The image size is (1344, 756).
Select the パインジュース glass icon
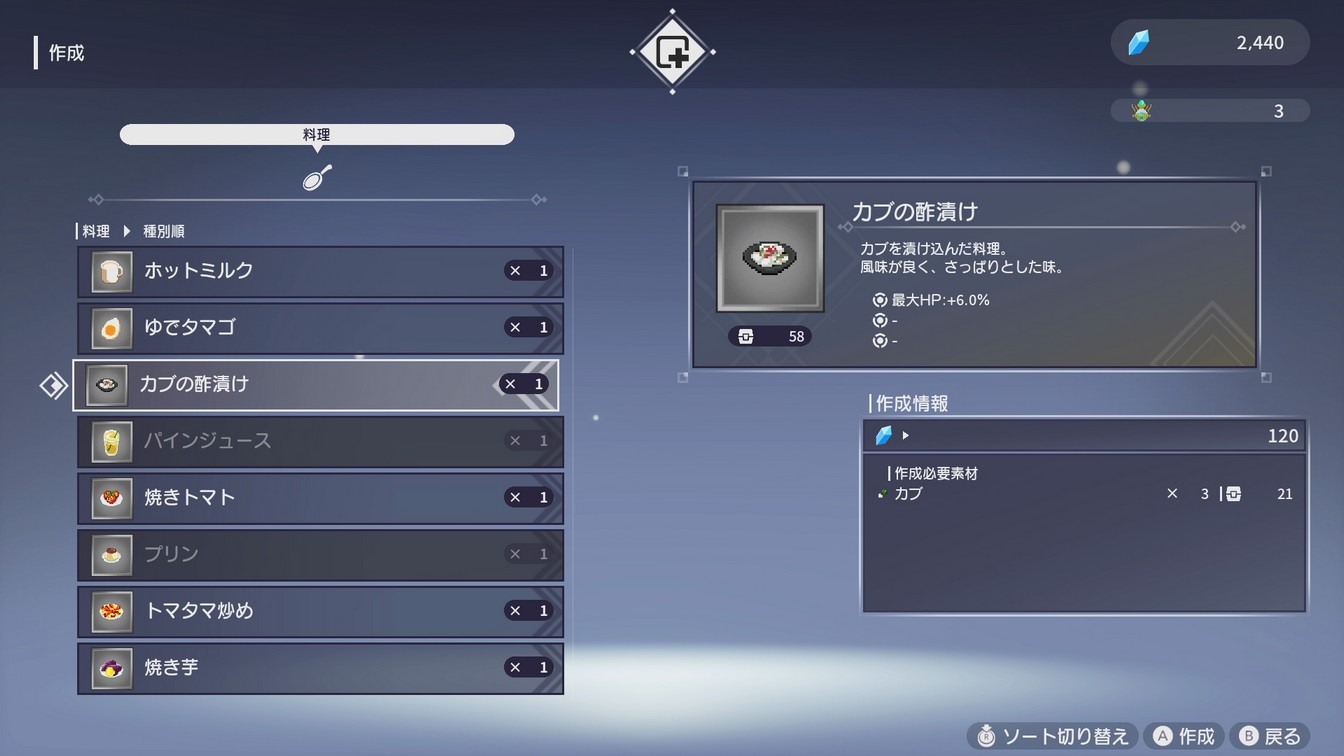[x=110, y=441]
